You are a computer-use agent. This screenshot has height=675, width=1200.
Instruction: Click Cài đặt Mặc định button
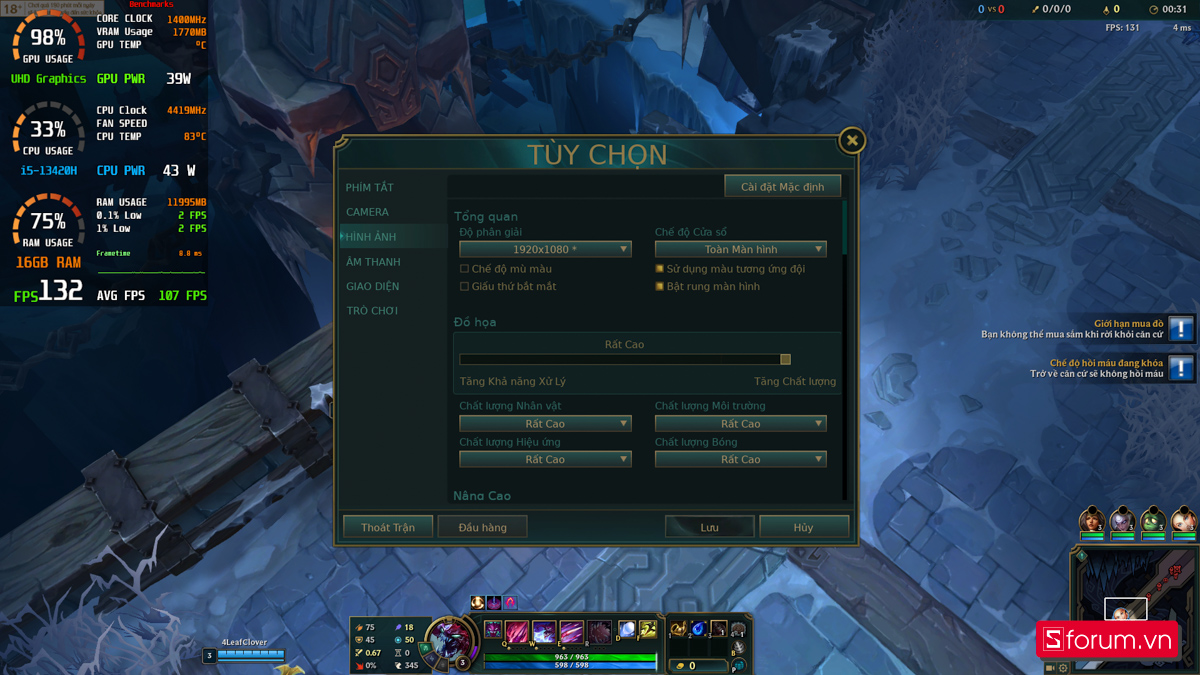tap(782, 187)
